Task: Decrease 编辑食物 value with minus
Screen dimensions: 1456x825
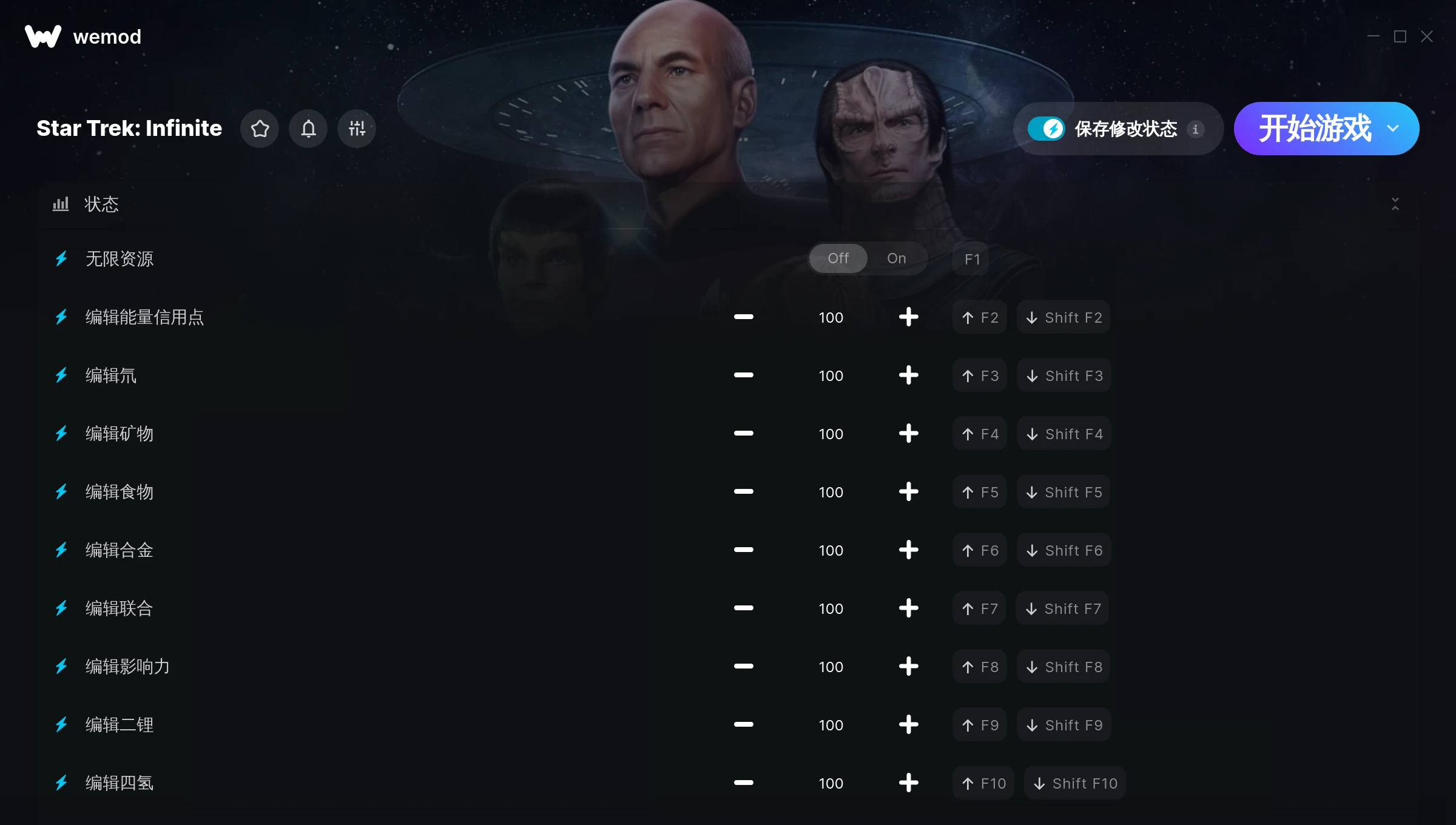Action: (743, 491)
